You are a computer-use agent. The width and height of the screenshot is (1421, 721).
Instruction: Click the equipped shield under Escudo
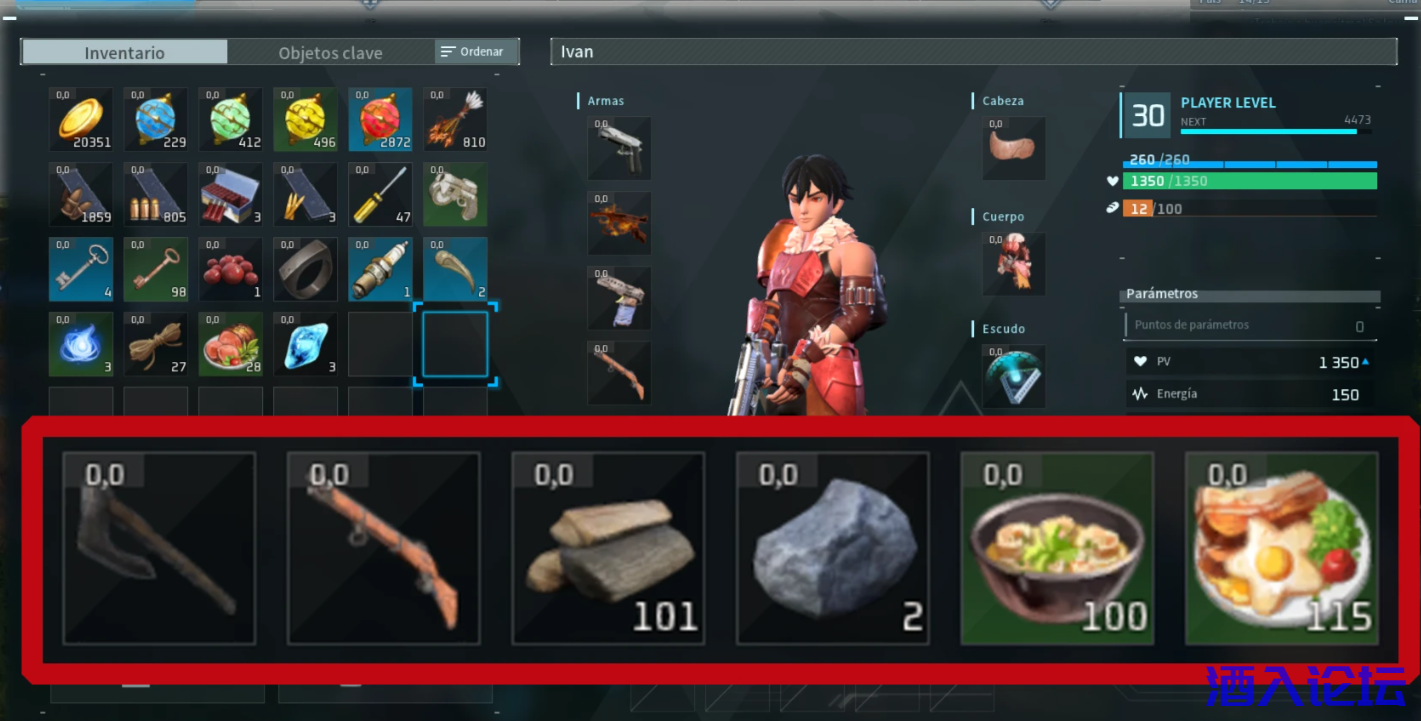point(1013,377)
